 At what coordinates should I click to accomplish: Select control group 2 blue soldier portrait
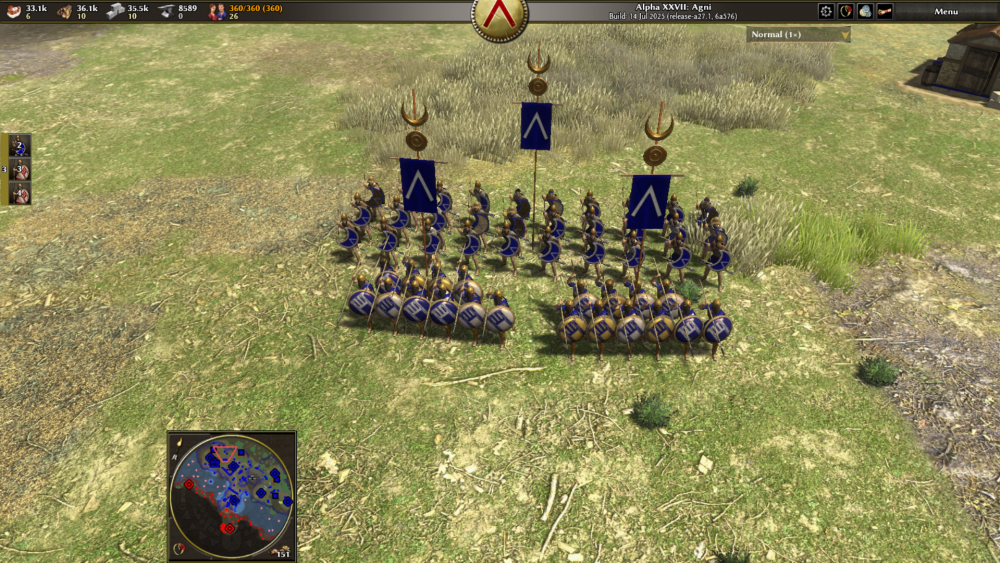tap(20, 146)
